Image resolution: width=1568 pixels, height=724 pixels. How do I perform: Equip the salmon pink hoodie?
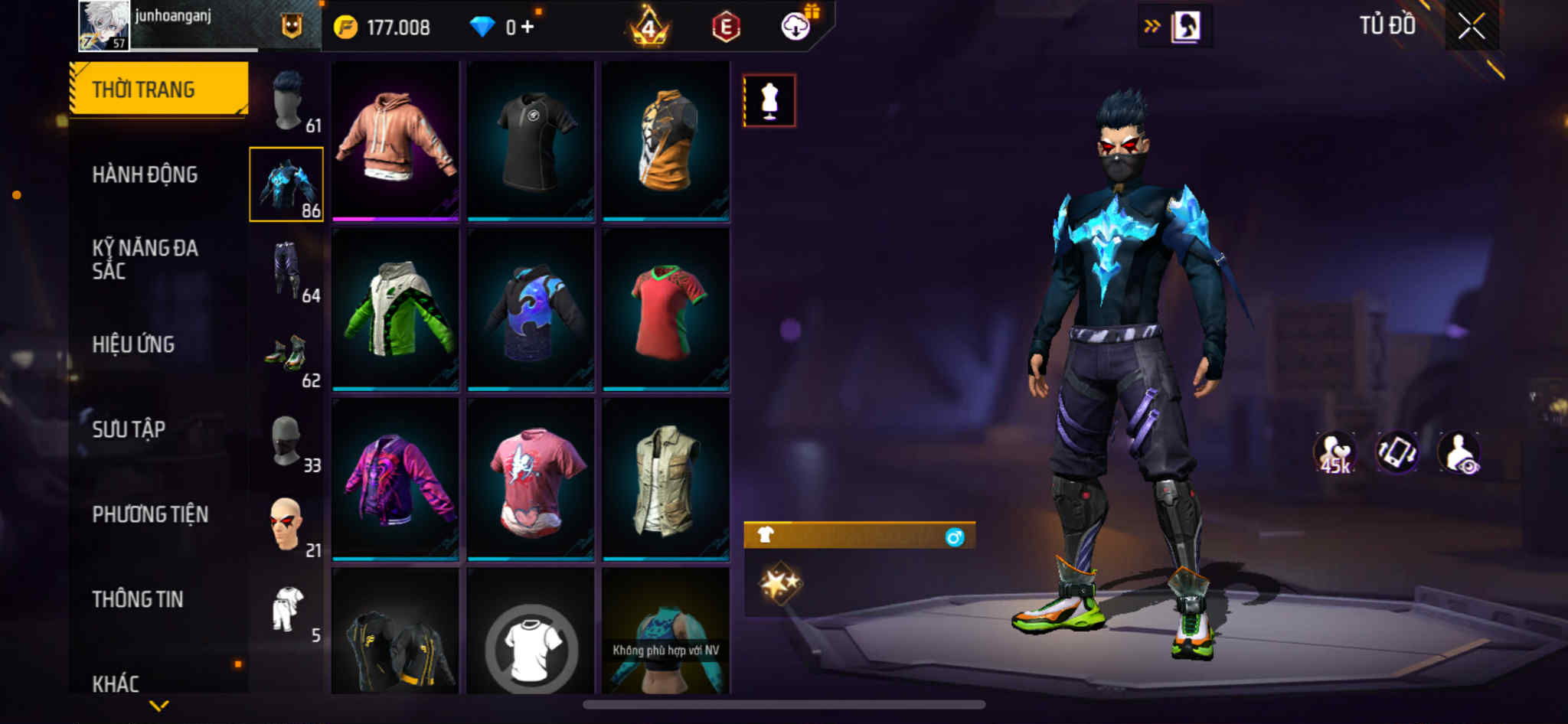point(395,139)
